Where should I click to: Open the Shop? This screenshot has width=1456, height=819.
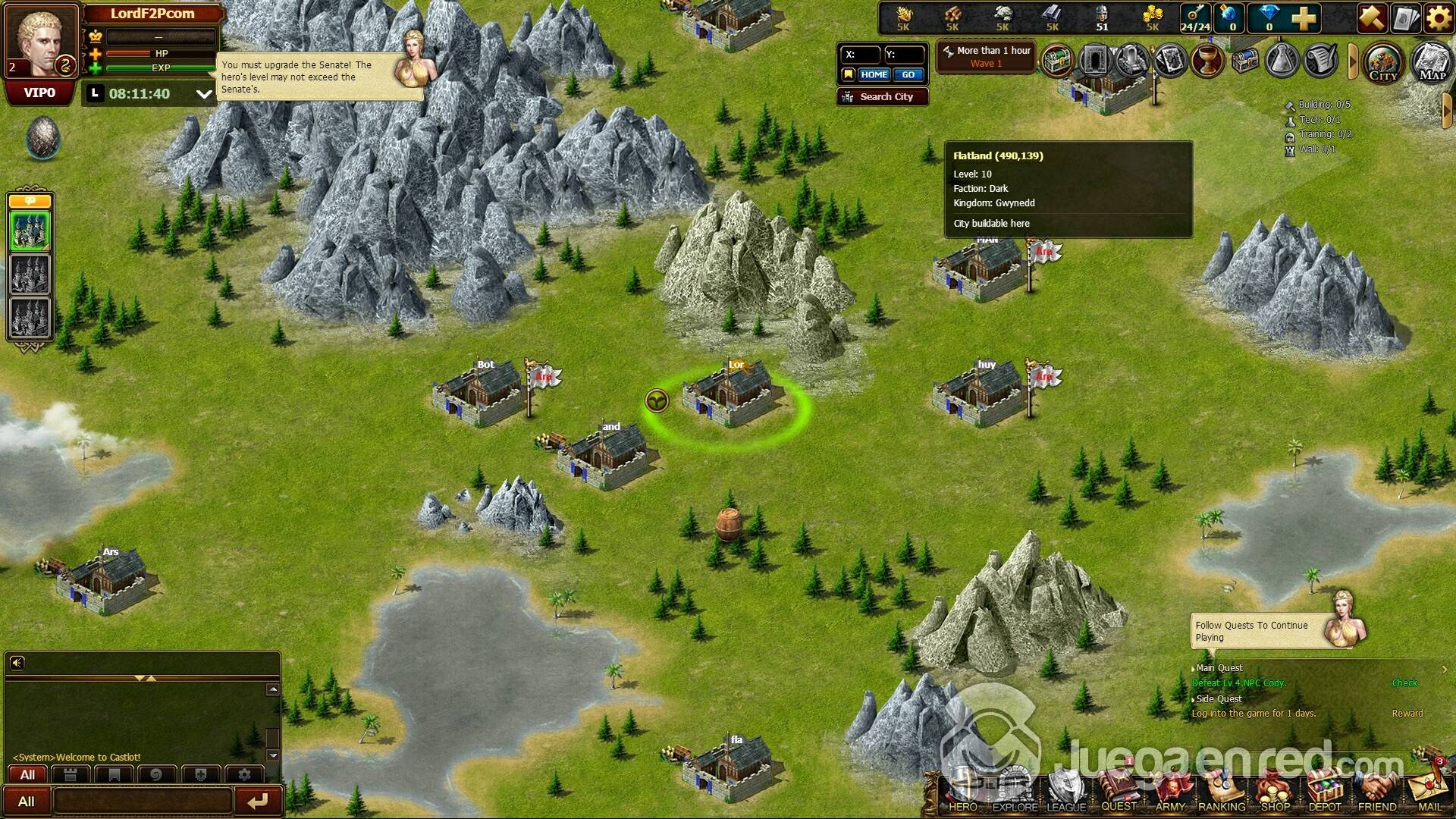[x=1275, y=794]
